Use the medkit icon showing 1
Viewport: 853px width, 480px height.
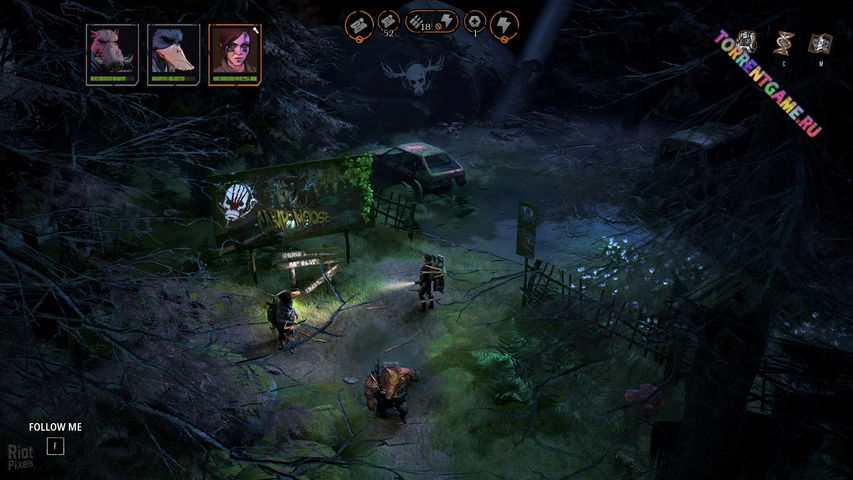[x=474, y=23]
